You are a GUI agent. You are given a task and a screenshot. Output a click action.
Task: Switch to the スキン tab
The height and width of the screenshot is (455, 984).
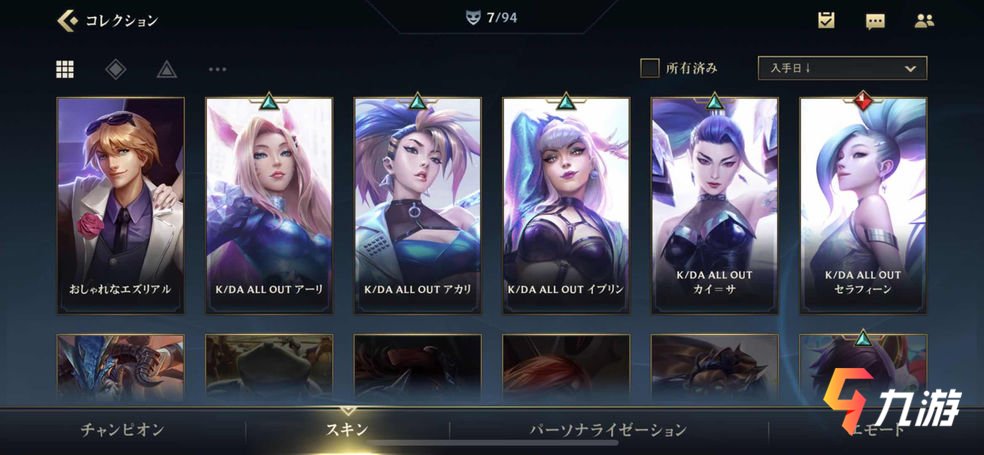coord(348,430)
